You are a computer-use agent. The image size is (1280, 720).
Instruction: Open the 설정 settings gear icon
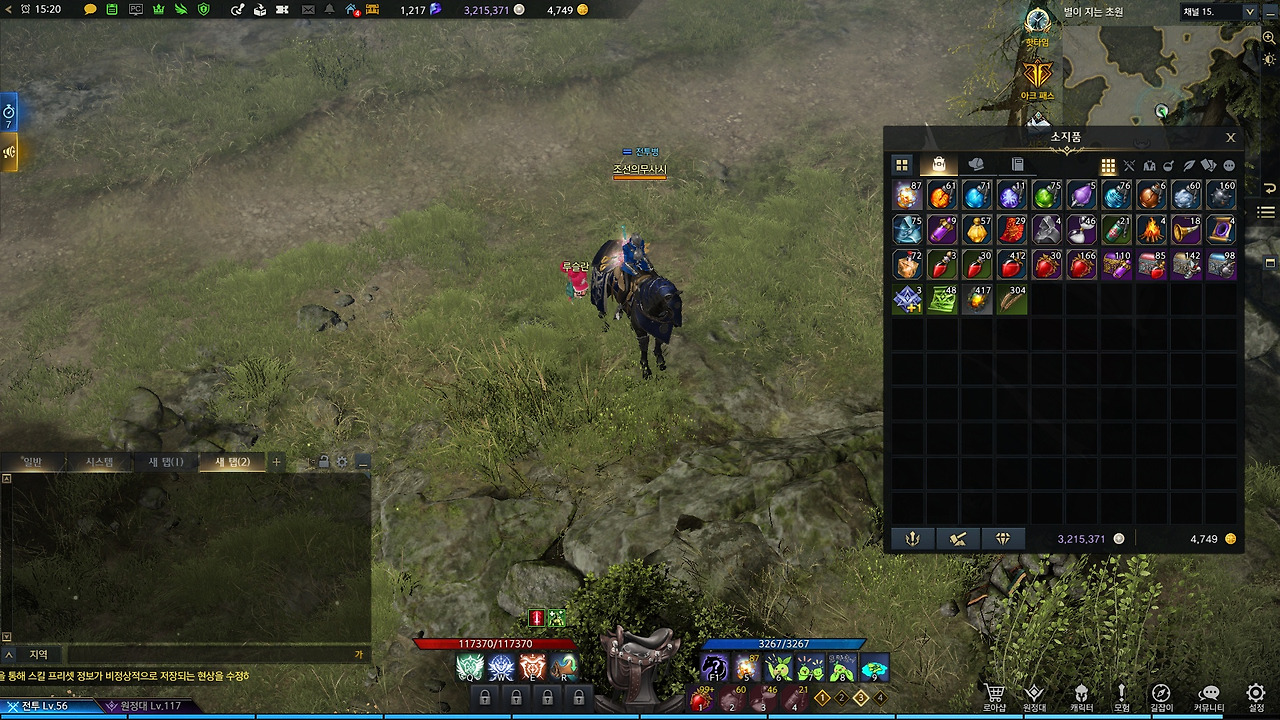click(x=1255, y=692)
